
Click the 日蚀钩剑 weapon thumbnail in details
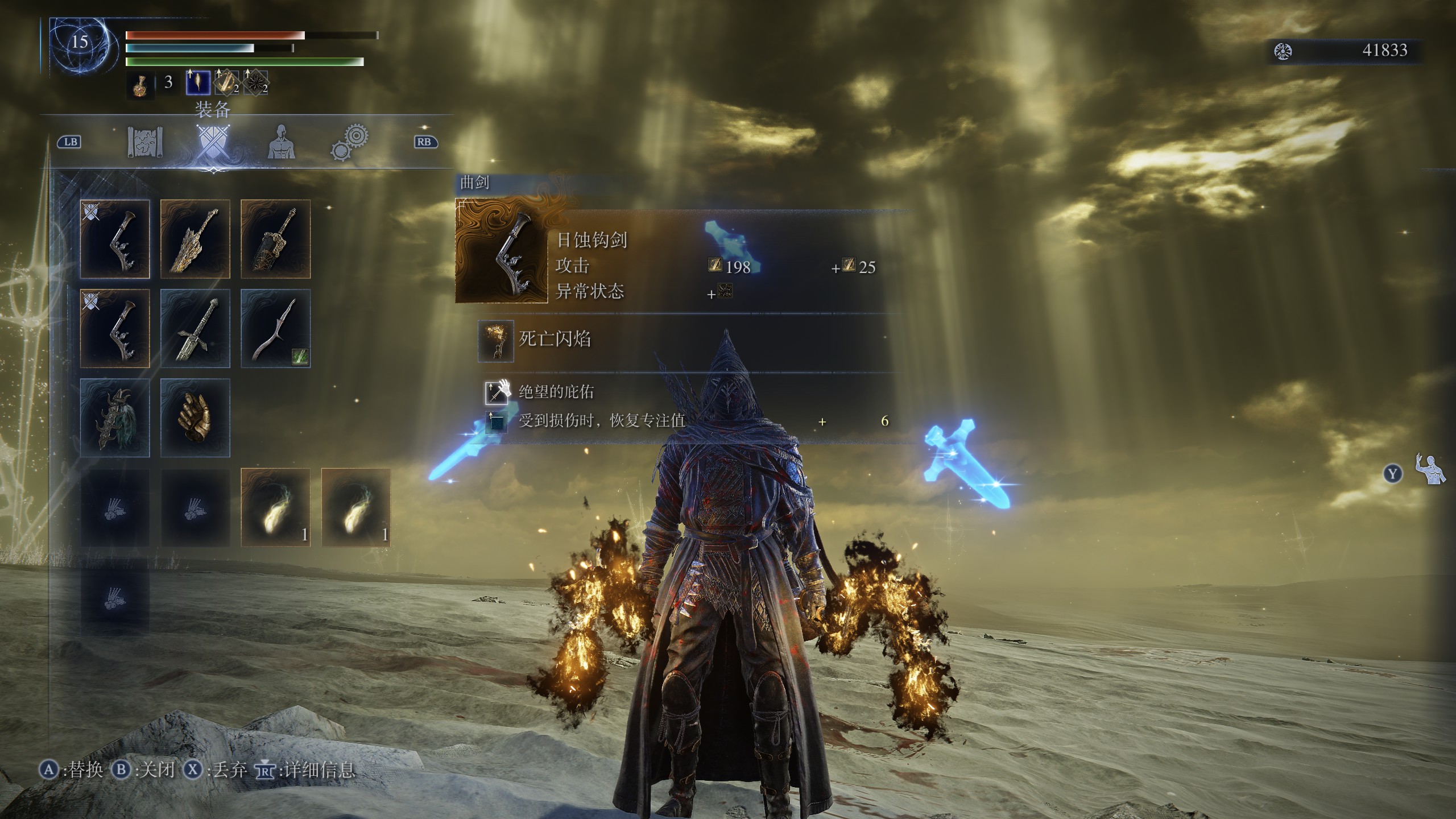point(501,251)
